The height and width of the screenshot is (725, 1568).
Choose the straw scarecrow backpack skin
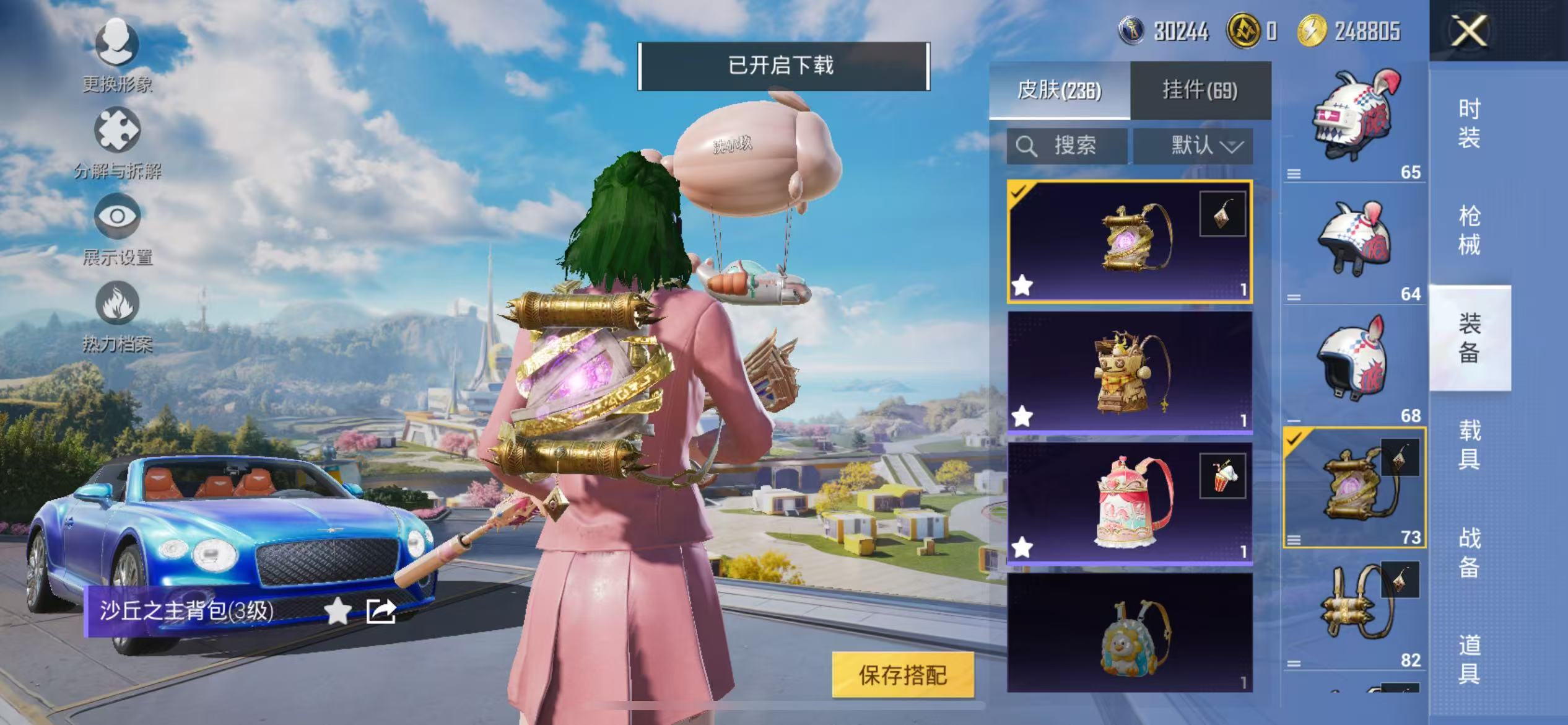point(1130,372)
